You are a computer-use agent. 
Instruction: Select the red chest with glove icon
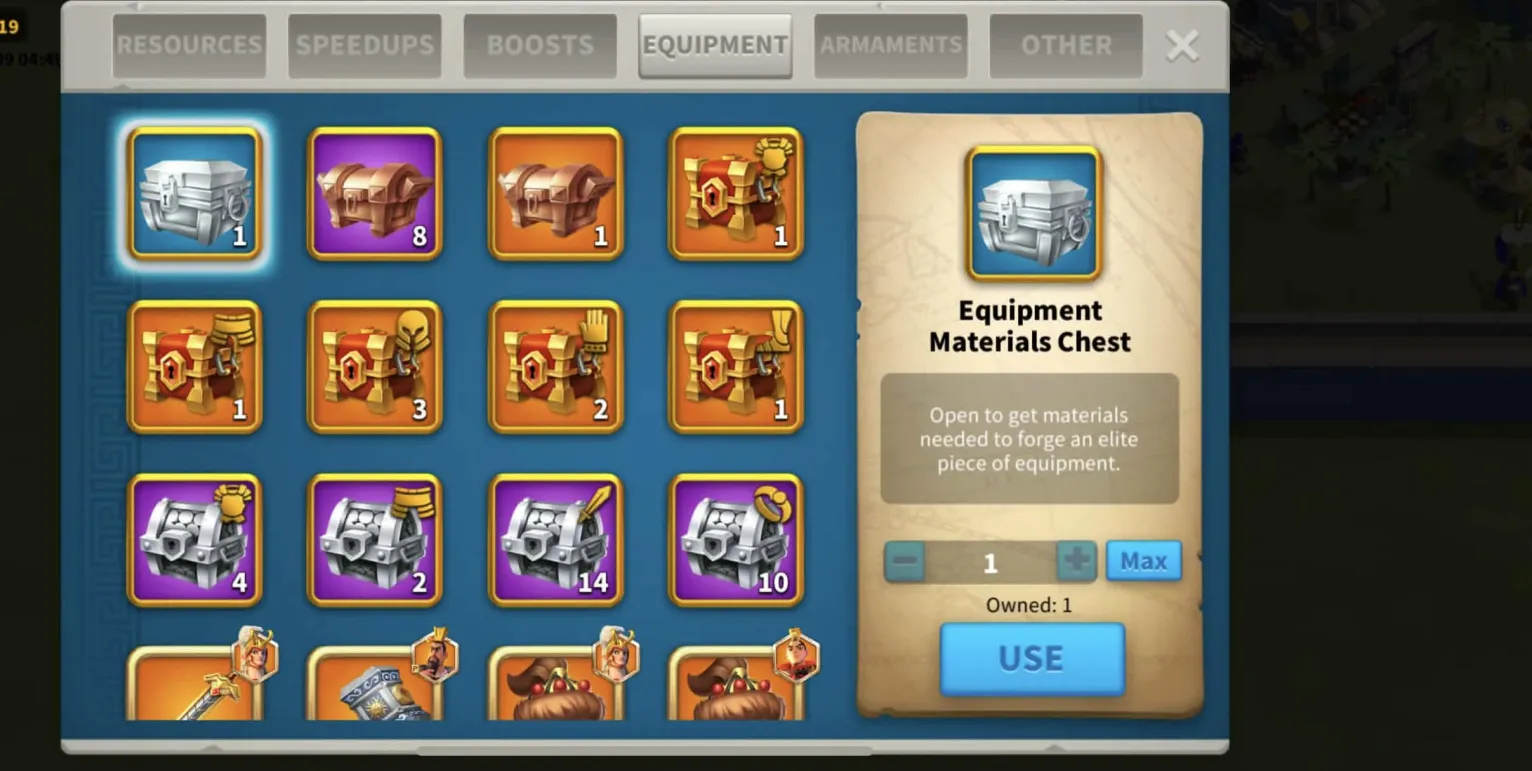tap(555, 367)
